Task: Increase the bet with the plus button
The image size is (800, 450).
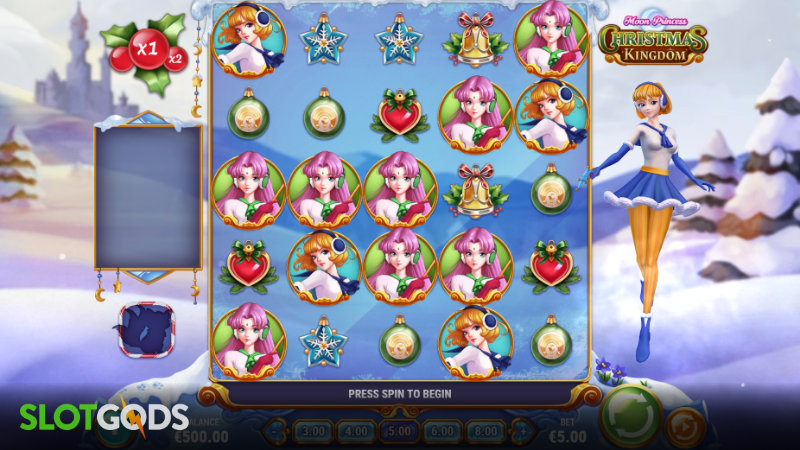Action: coord(519,432)
